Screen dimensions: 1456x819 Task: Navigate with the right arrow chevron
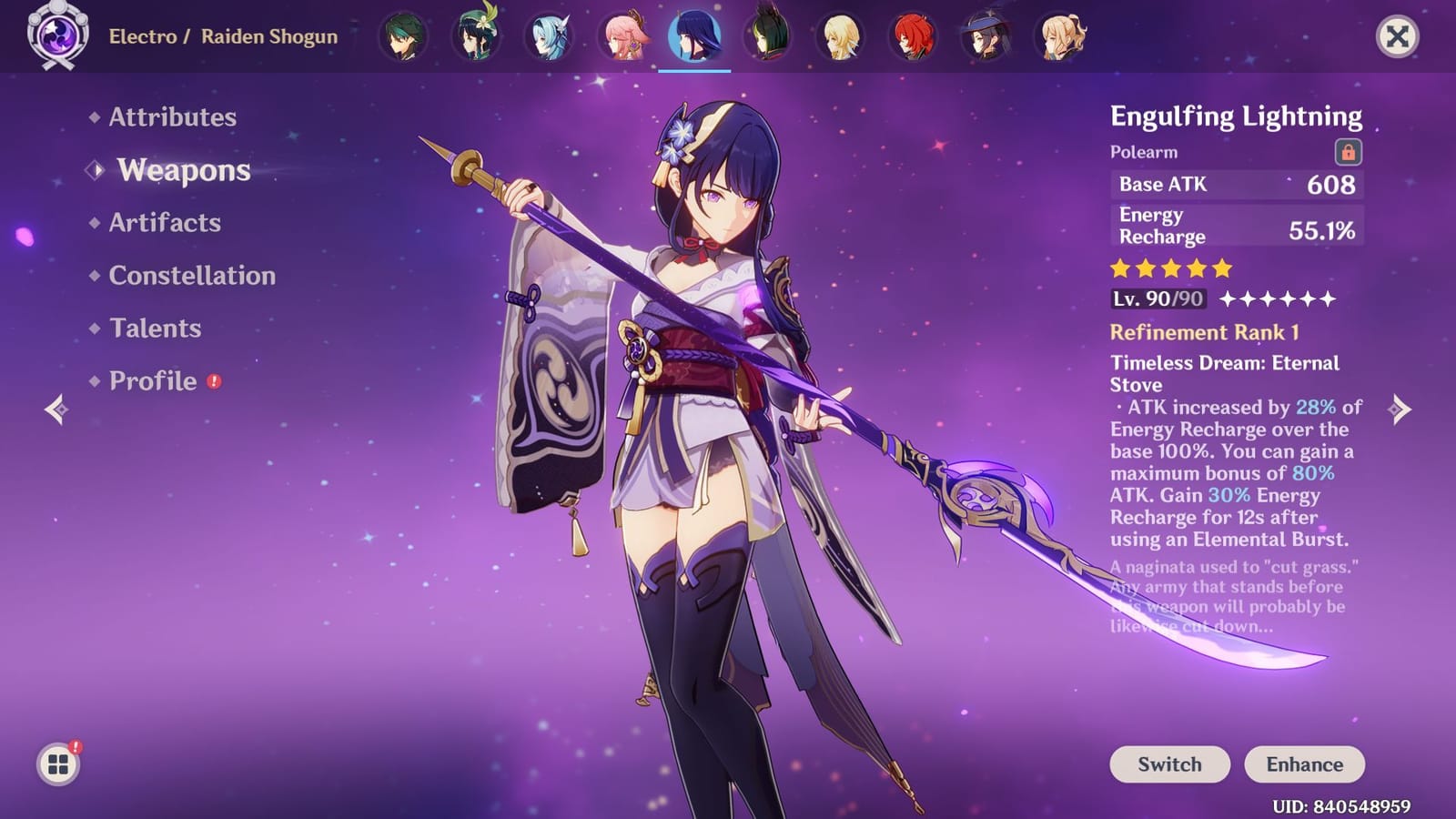(1399, 411)
